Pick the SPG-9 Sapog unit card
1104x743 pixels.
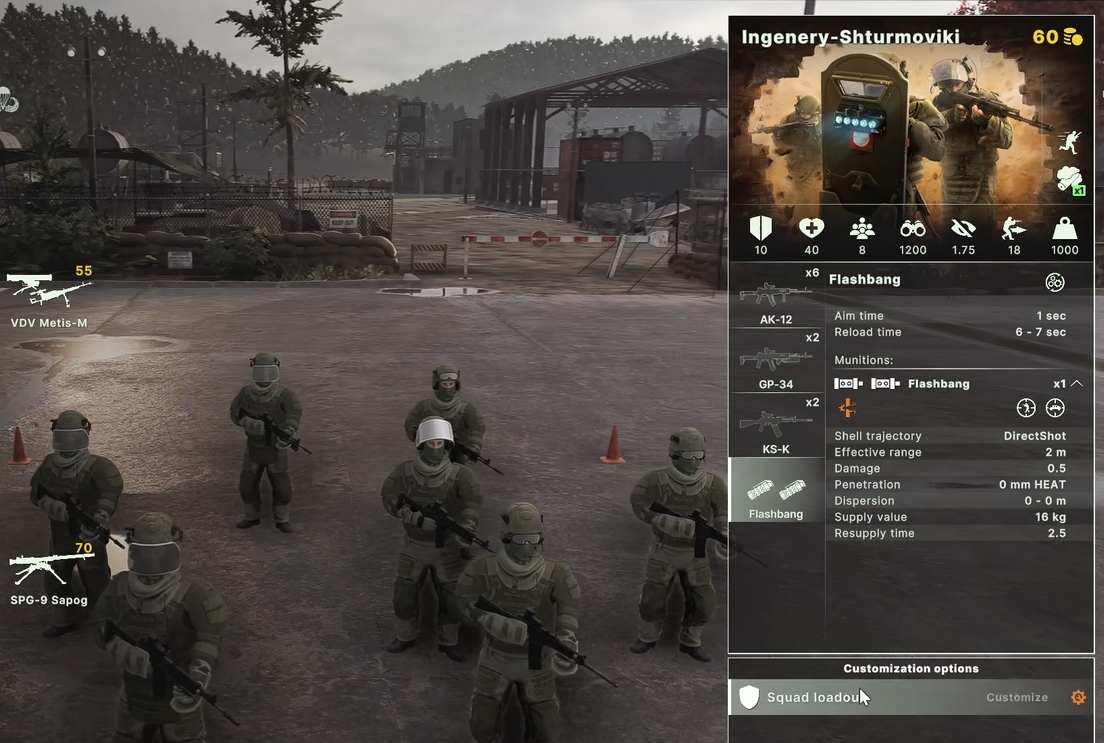coord(50,574)
